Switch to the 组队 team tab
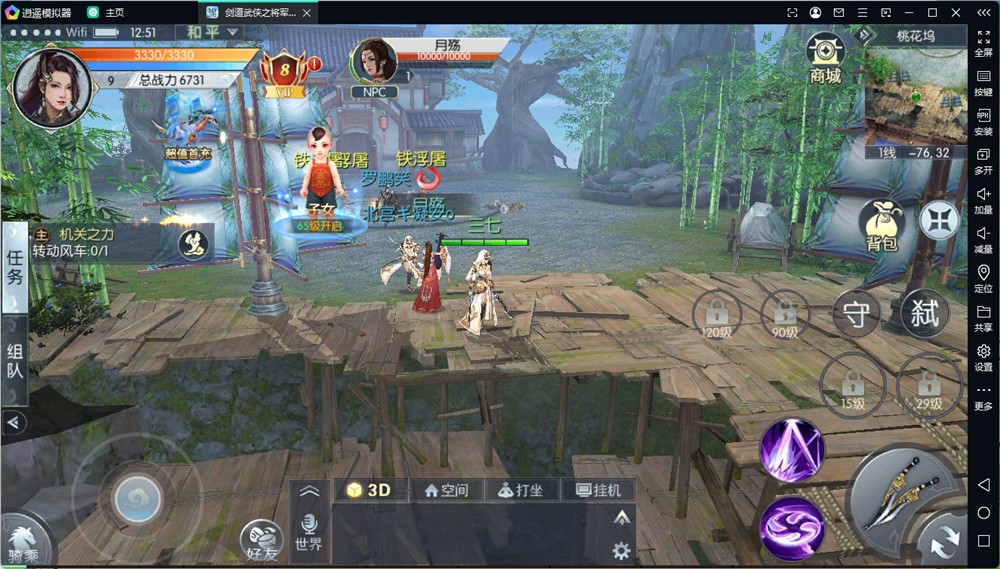 coord(15,362)
